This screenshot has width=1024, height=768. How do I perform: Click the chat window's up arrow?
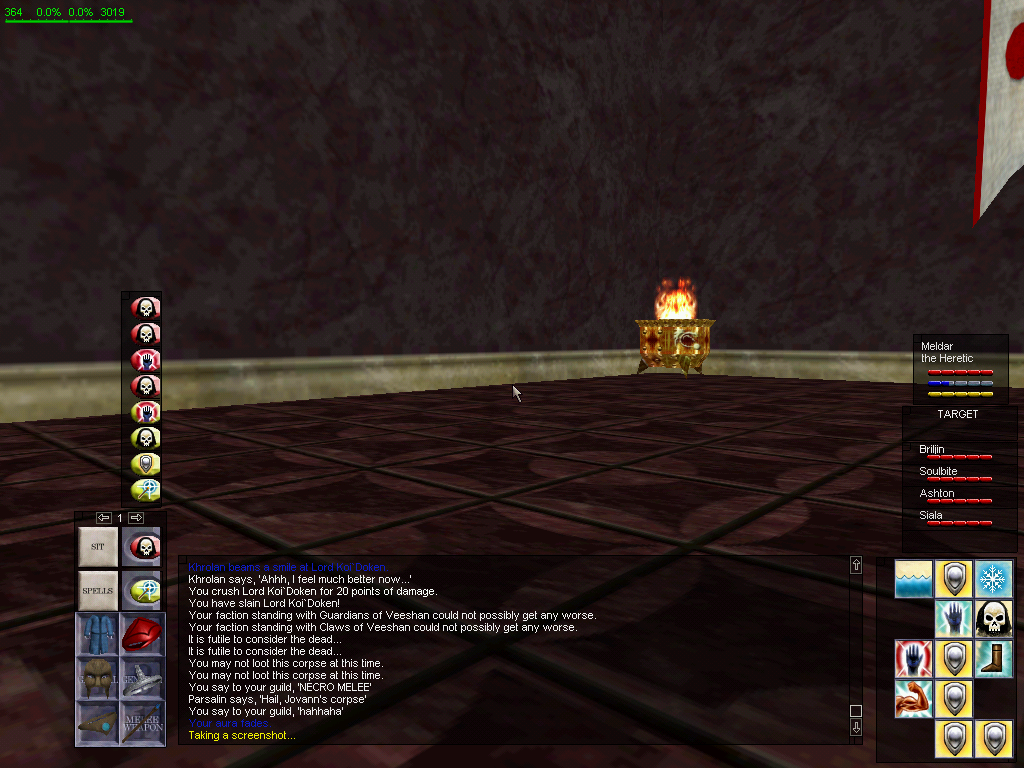856,565
